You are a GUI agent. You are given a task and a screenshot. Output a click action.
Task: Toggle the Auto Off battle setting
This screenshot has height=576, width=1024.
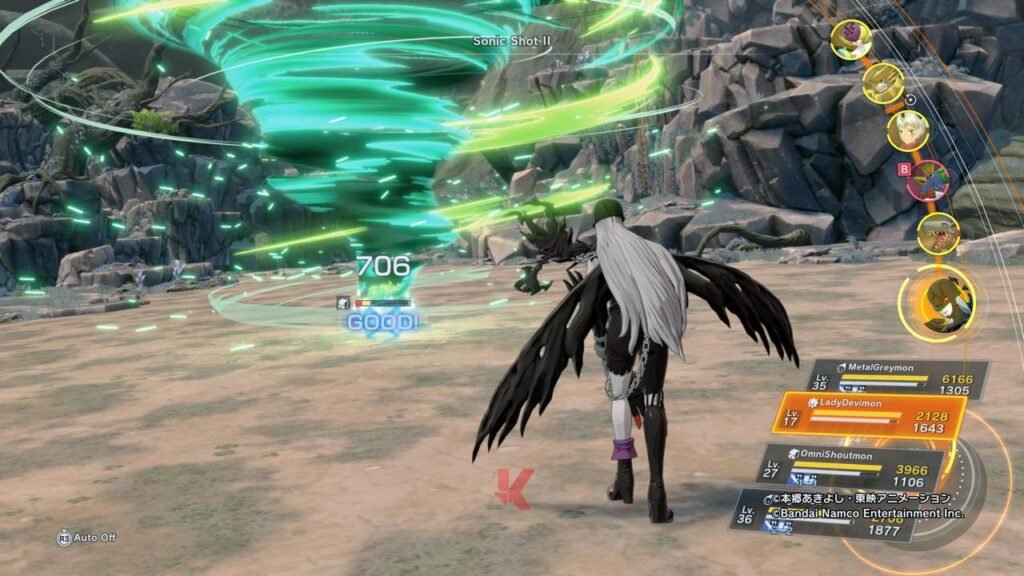pos(87,538)
